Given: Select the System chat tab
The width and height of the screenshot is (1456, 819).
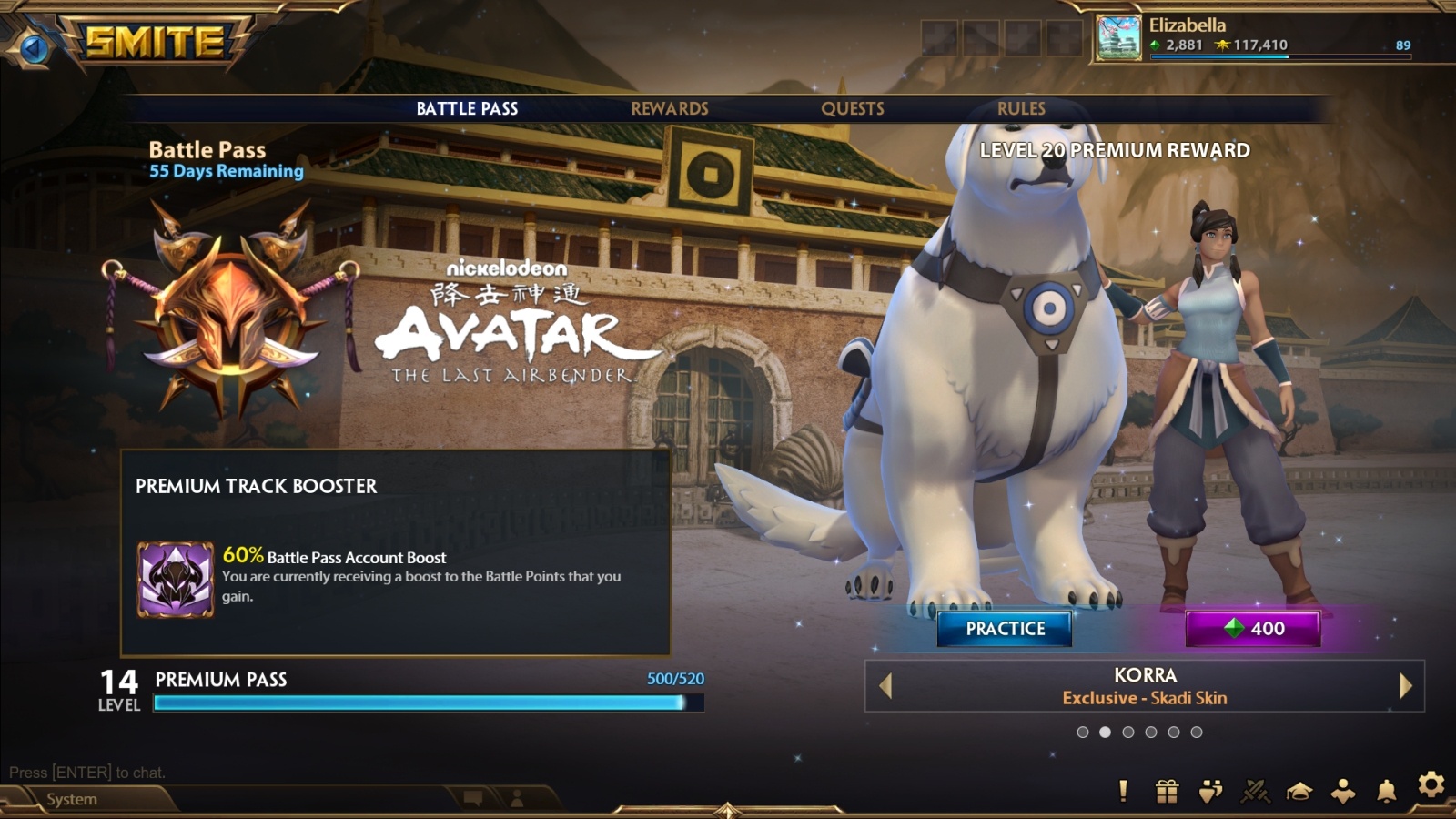Looking at the screenshot, I should (x=72, y=799).
